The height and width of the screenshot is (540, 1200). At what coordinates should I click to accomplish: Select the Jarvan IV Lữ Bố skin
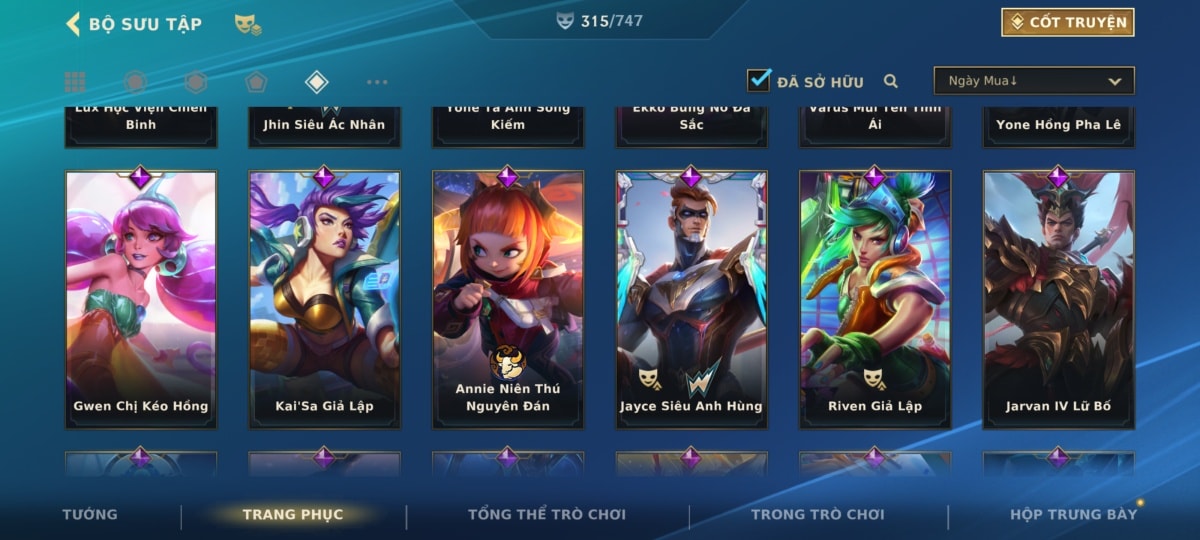(1058, 299)
